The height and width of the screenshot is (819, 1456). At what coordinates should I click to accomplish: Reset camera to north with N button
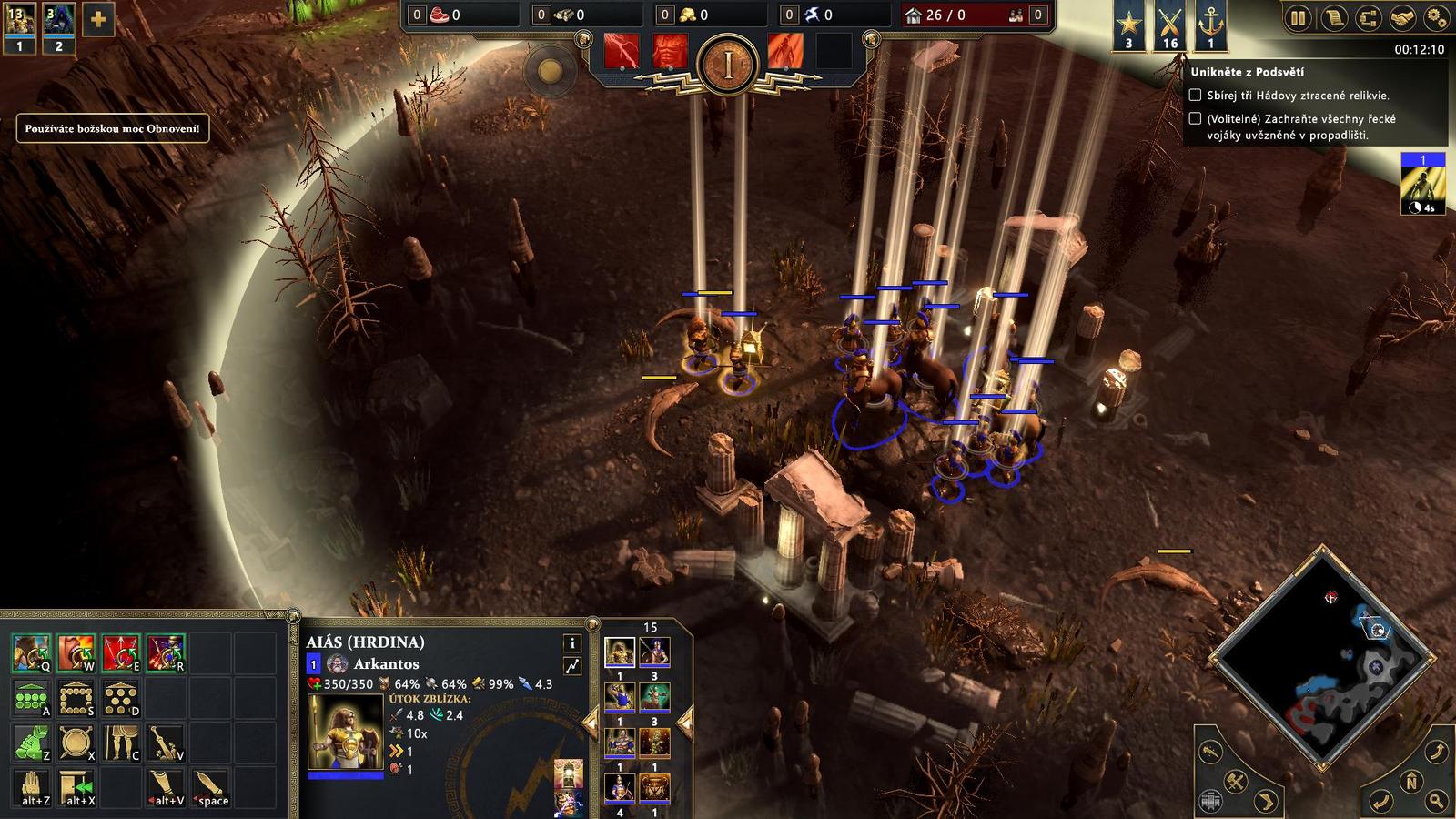coord(1411,782)
